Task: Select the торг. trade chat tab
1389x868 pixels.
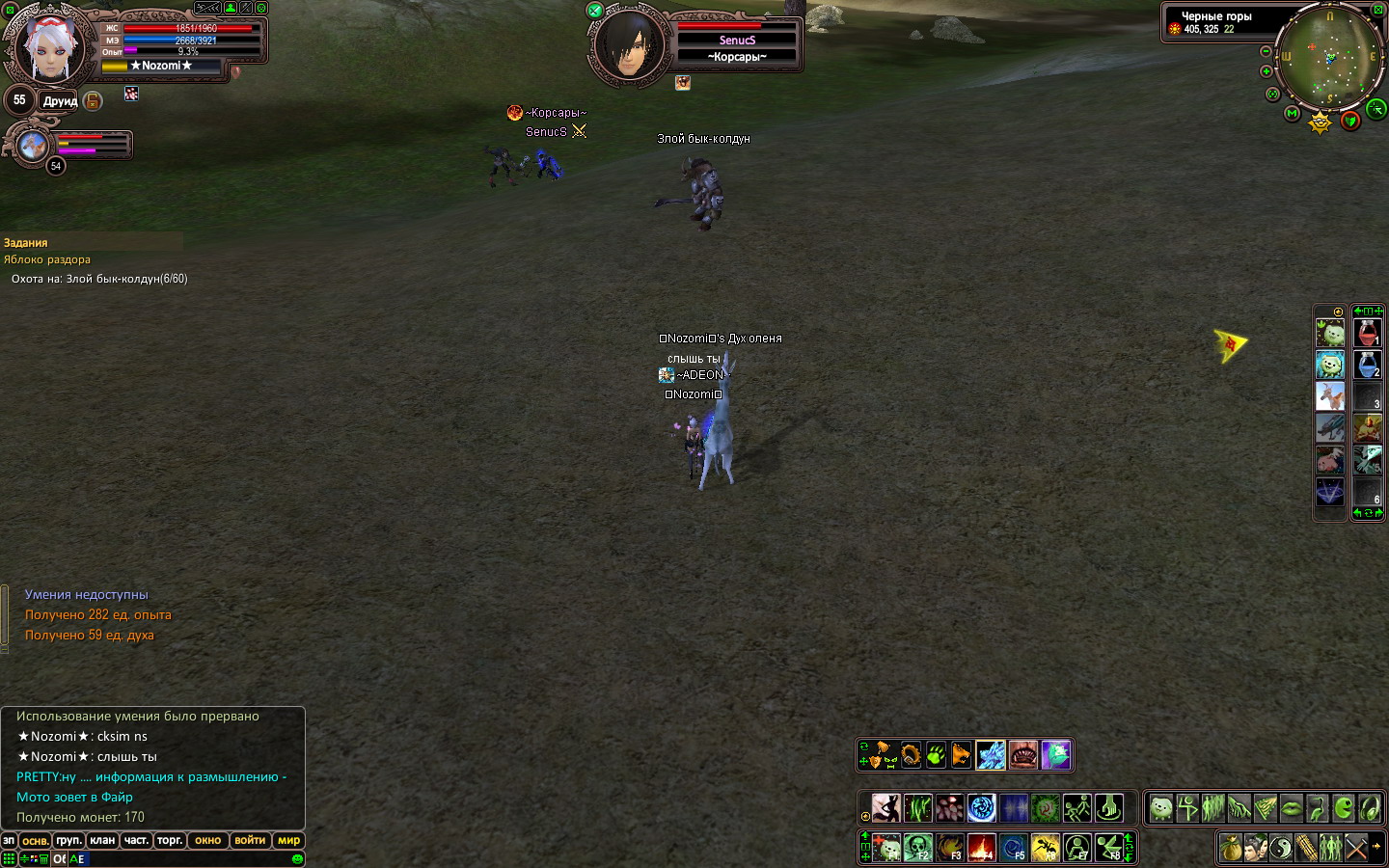Action: pos(170,840)
